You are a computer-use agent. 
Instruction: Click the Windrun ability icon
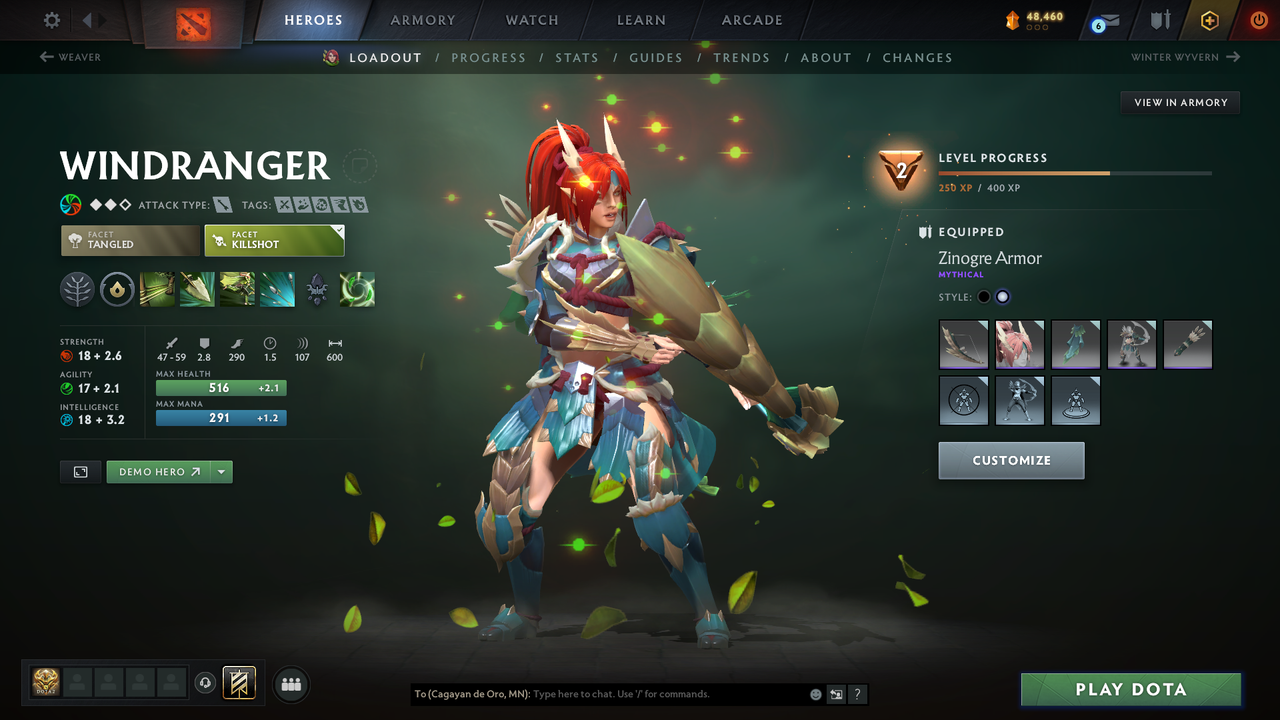pyautogui.click(x=238, y=290)
